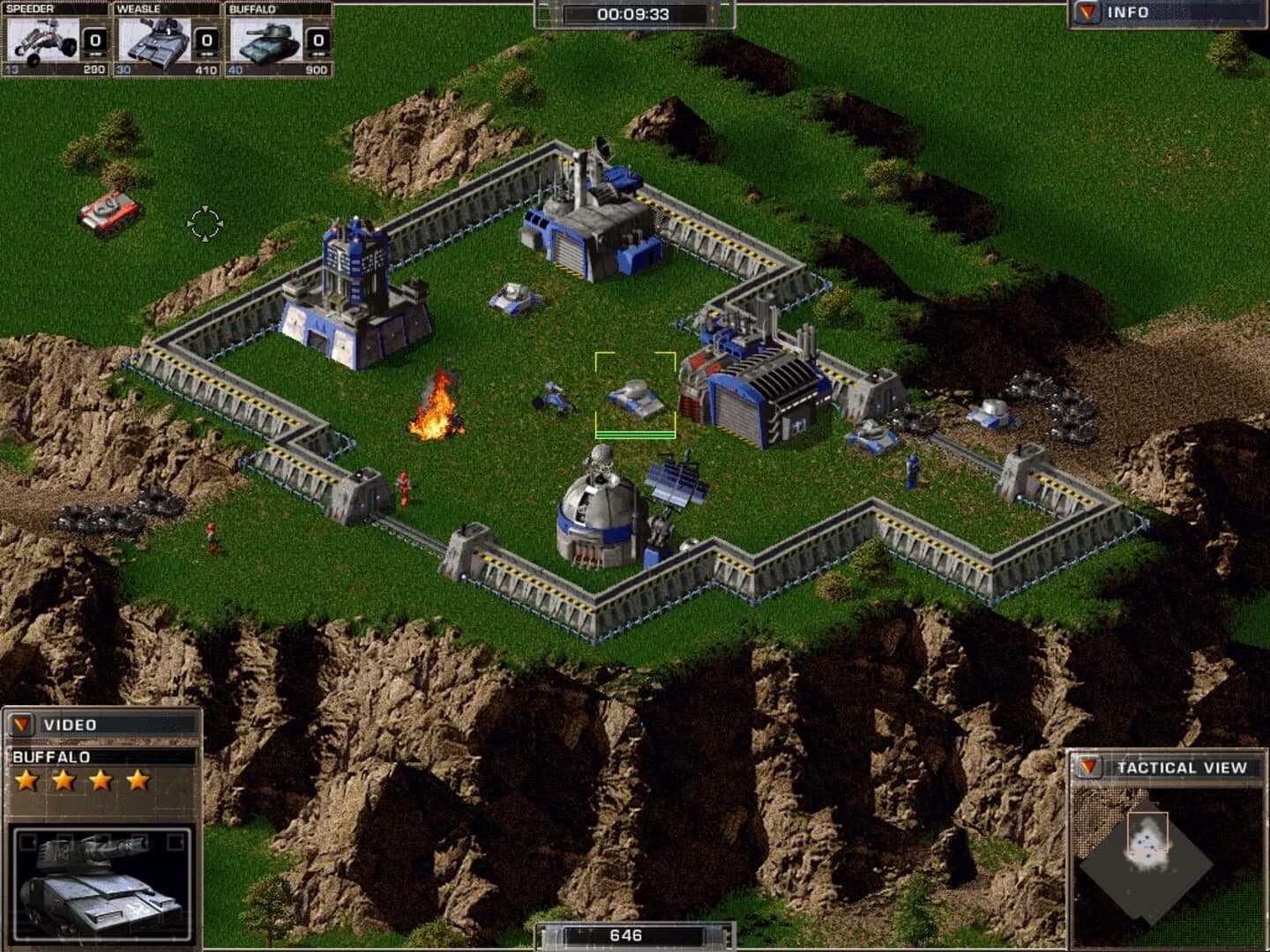Click the Buffalo preview image in the Video panel
The image size is (1270, 952).
click(x=101, y=881)
